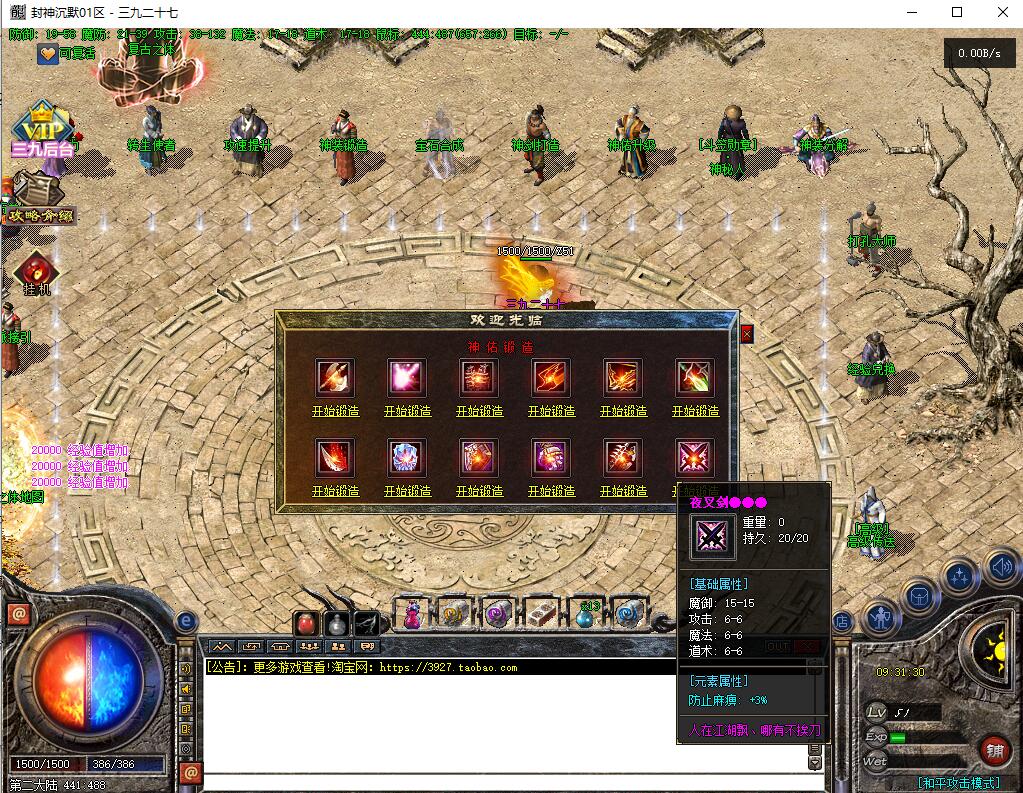Use the red health potion hotbar slot
Viewport: 1023px width, 793px height.
coord(307,623)
